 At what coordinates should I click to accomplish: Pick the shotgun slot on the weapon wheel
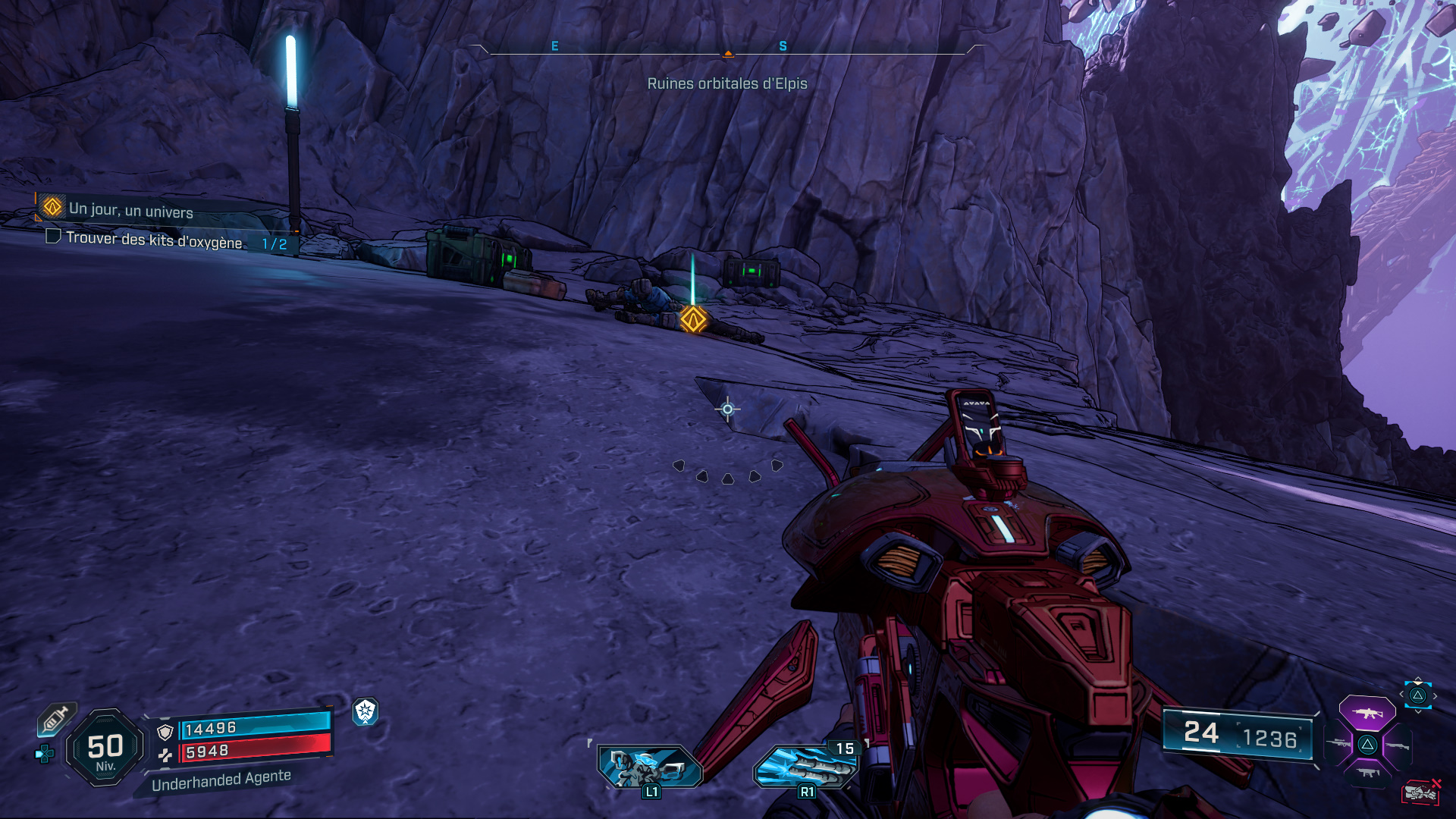(1398, 747)
